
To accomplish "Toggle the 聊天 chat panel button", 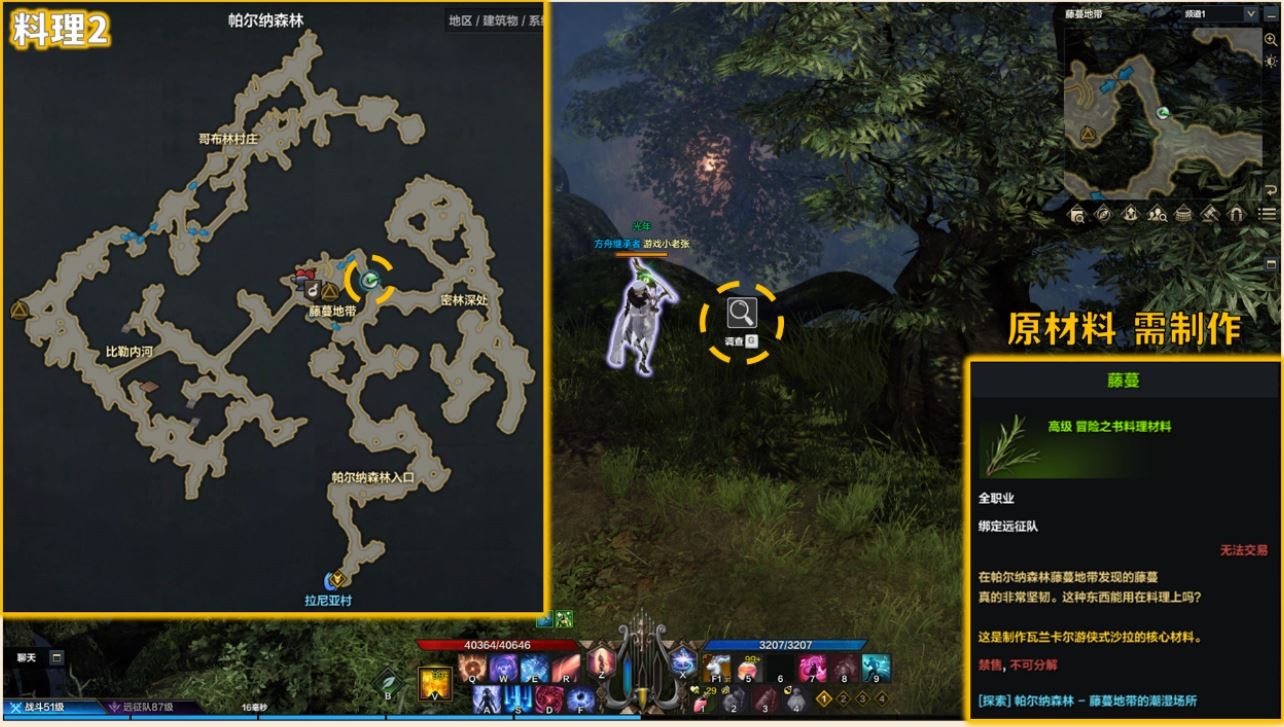I will coord(57,657).
